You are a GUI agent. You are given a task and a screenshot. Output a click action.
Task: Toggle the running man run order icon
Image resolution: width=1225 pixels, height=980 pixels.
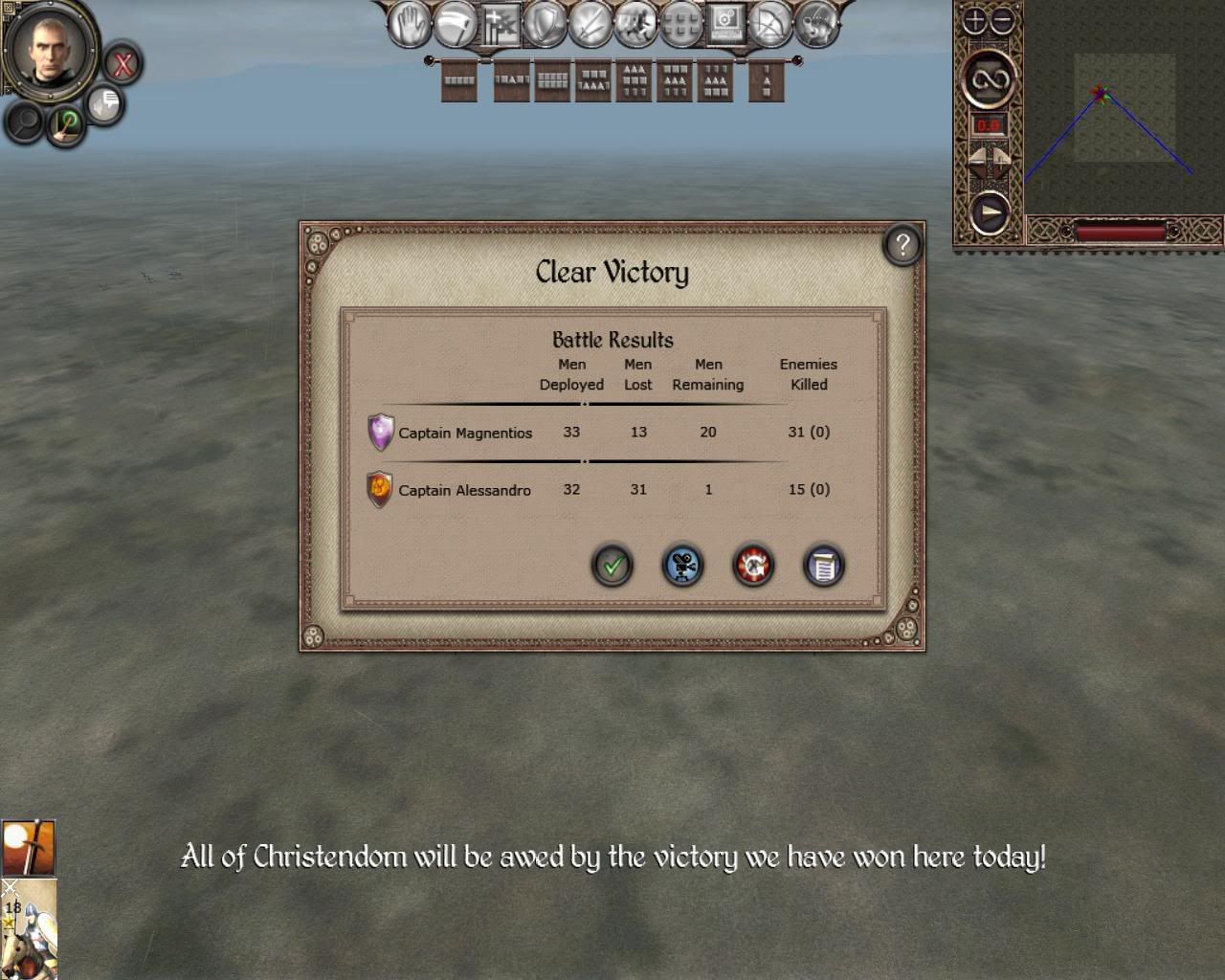(x=635, y=24)
